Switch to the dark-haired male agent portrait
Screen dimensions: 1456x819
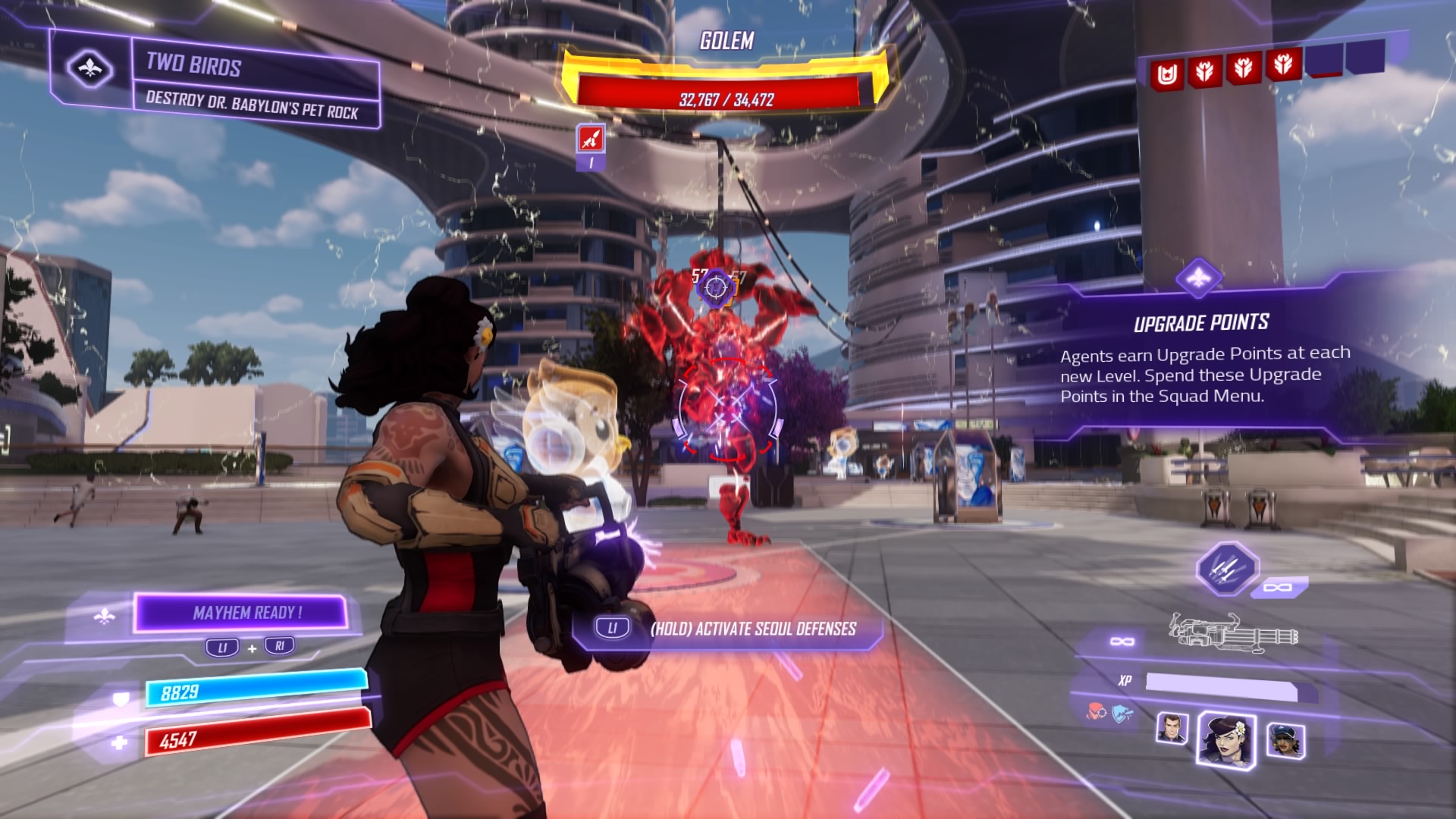1172,729
